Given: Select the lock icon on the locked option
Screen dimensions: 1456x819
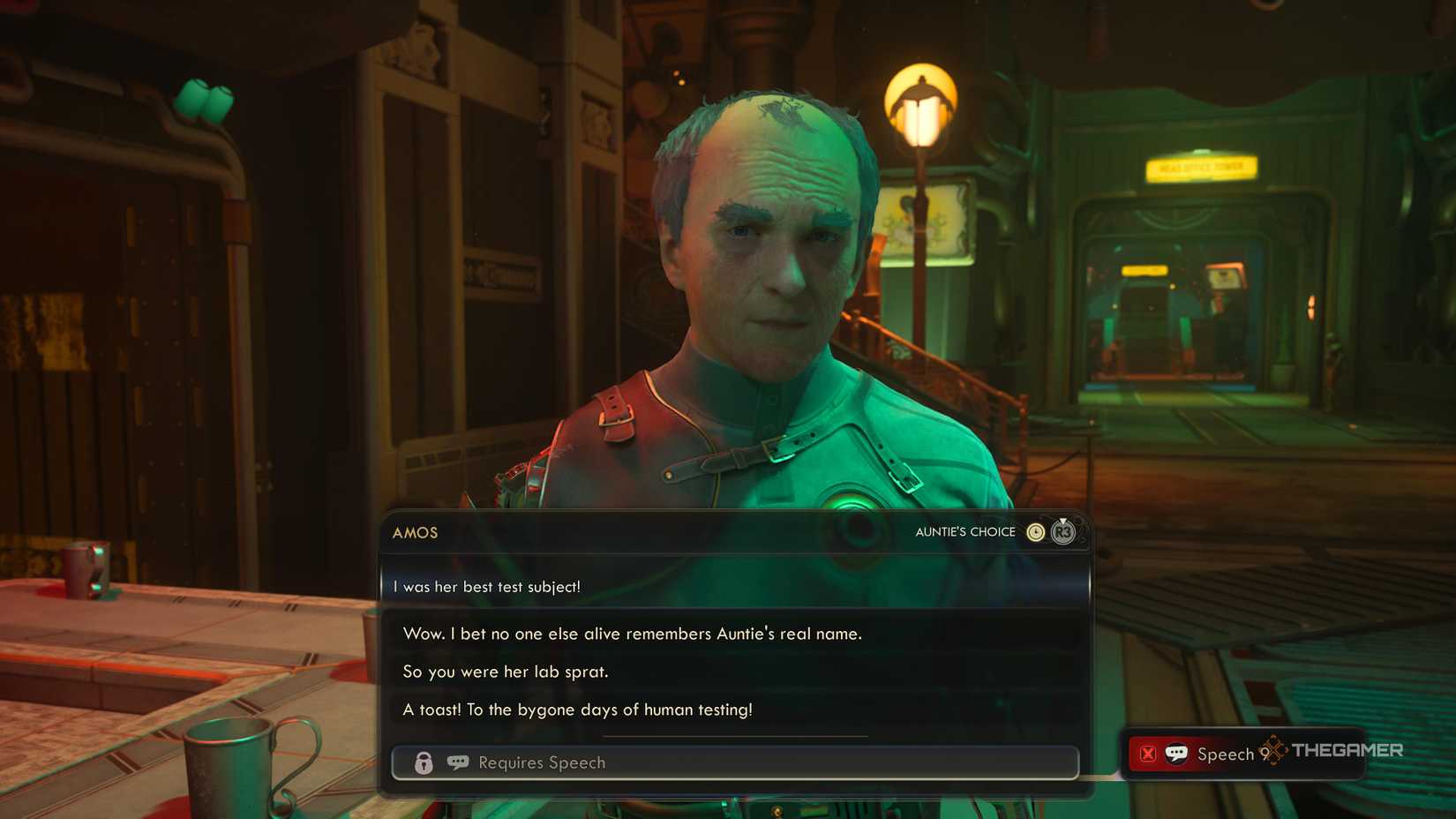Looking at the screenshot, I should (423, 763).
